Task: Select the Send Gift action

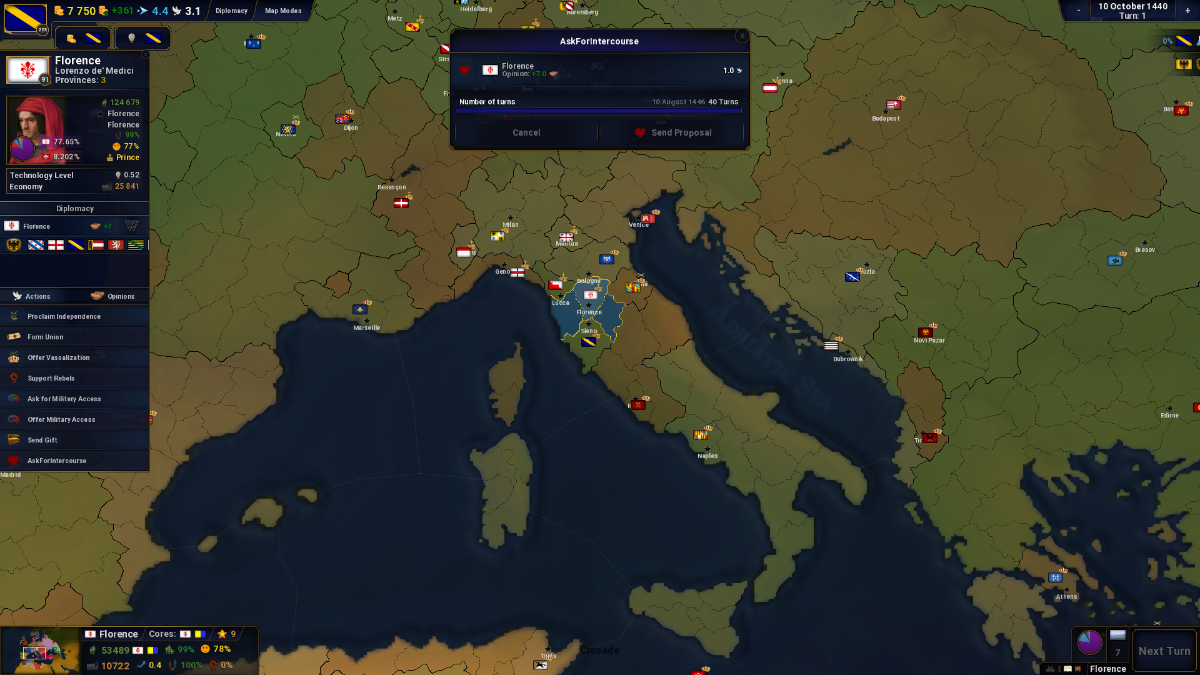Action: coord(42,440)
